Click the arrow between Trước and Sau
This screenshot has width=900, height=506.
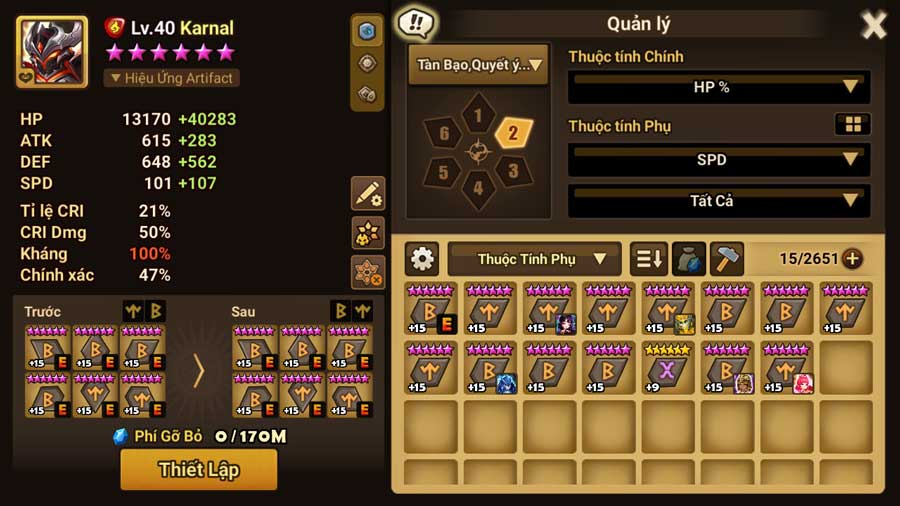pos(198,370)
